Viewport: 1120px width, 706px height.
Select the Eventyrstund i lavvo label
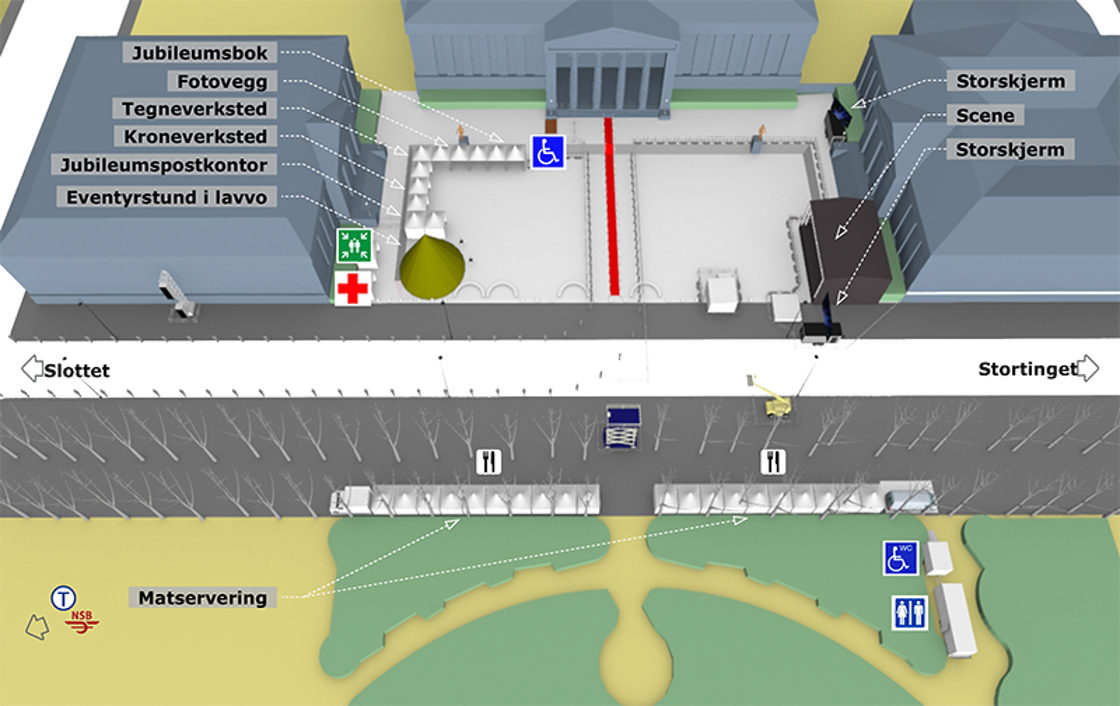click(x=167, y=198)
